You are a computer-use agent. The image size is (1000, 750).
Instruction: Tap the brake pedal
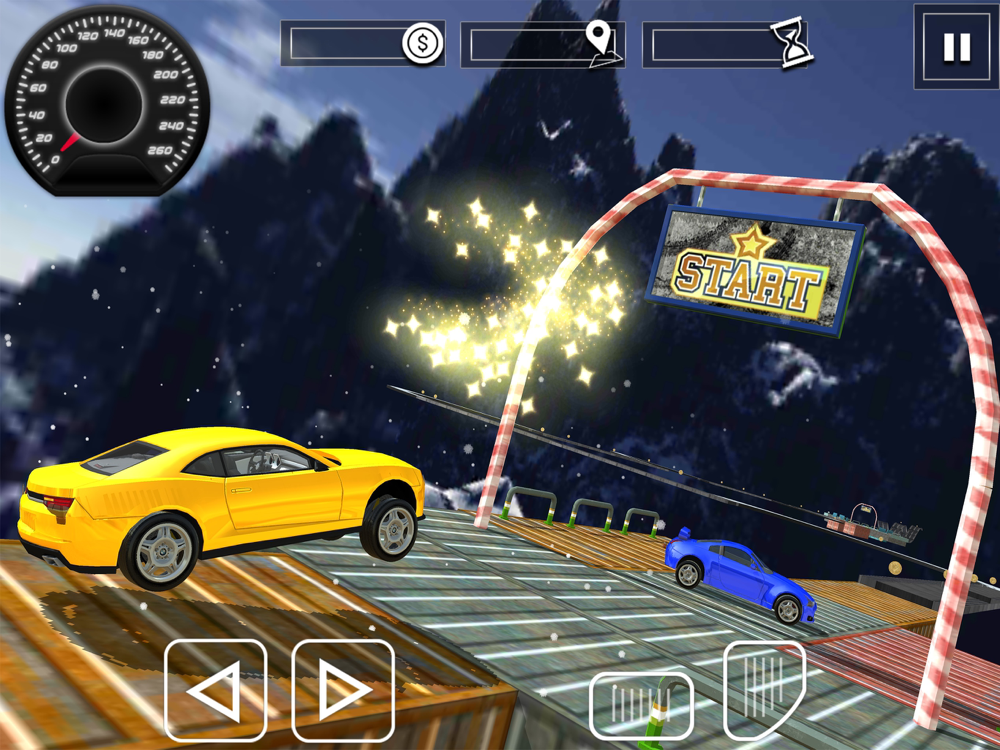click(640, 705)
